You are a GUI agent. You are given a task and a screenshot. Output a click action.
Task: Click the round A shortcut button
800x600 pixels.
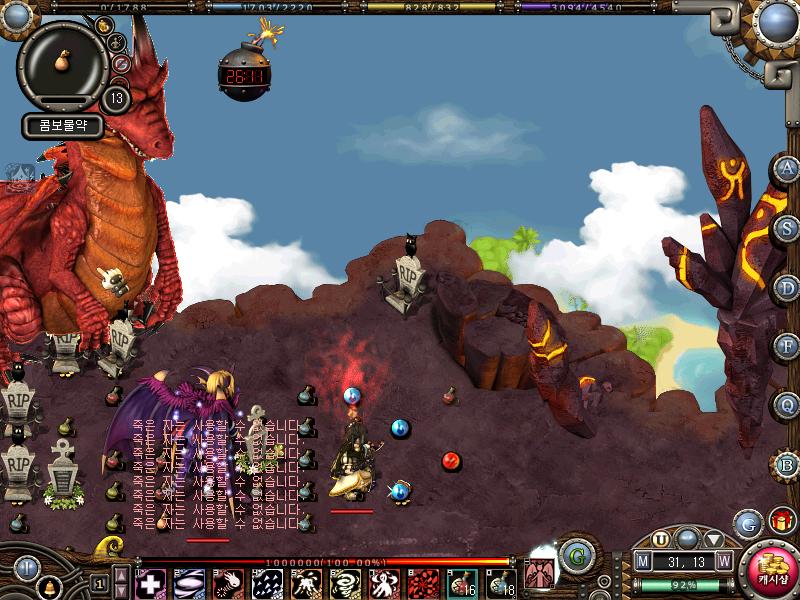tap(787, 169)
